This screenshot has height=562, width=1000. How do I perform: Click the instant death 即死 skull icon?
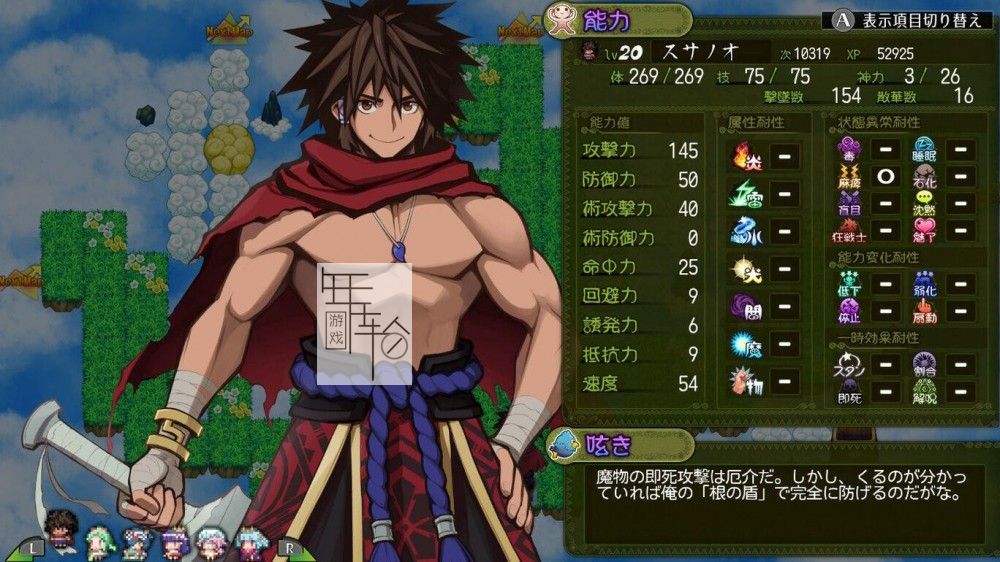pos(849,391)
